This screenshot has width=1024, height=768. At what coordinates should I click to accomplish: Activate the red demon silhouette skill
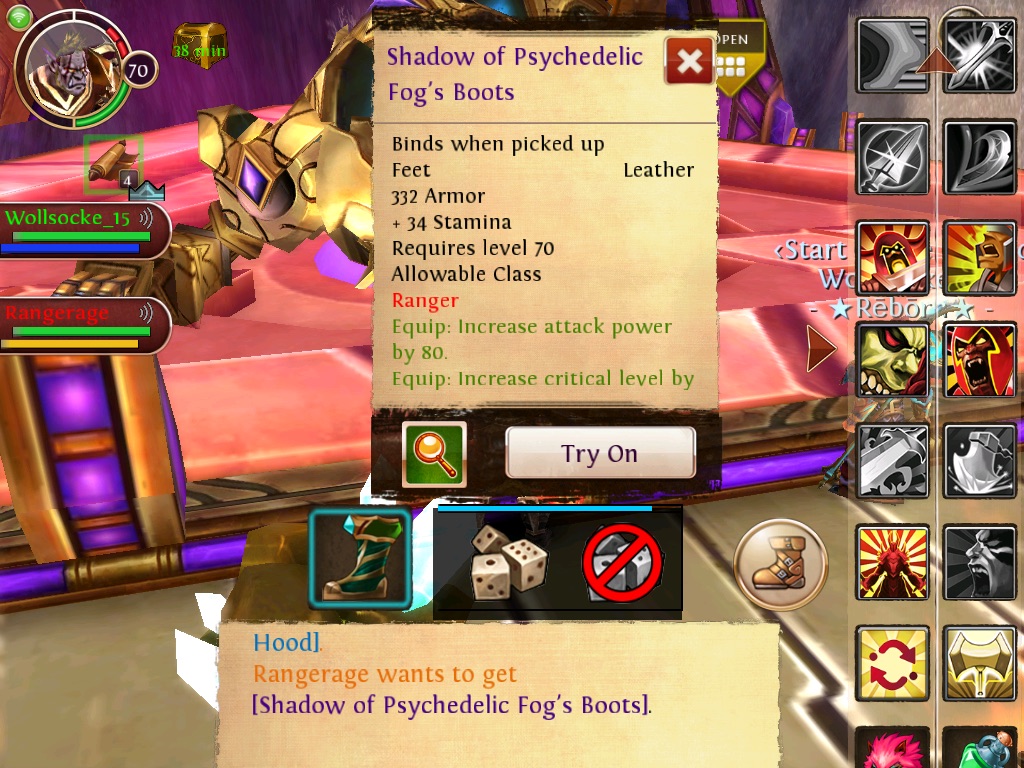point(893,563)
